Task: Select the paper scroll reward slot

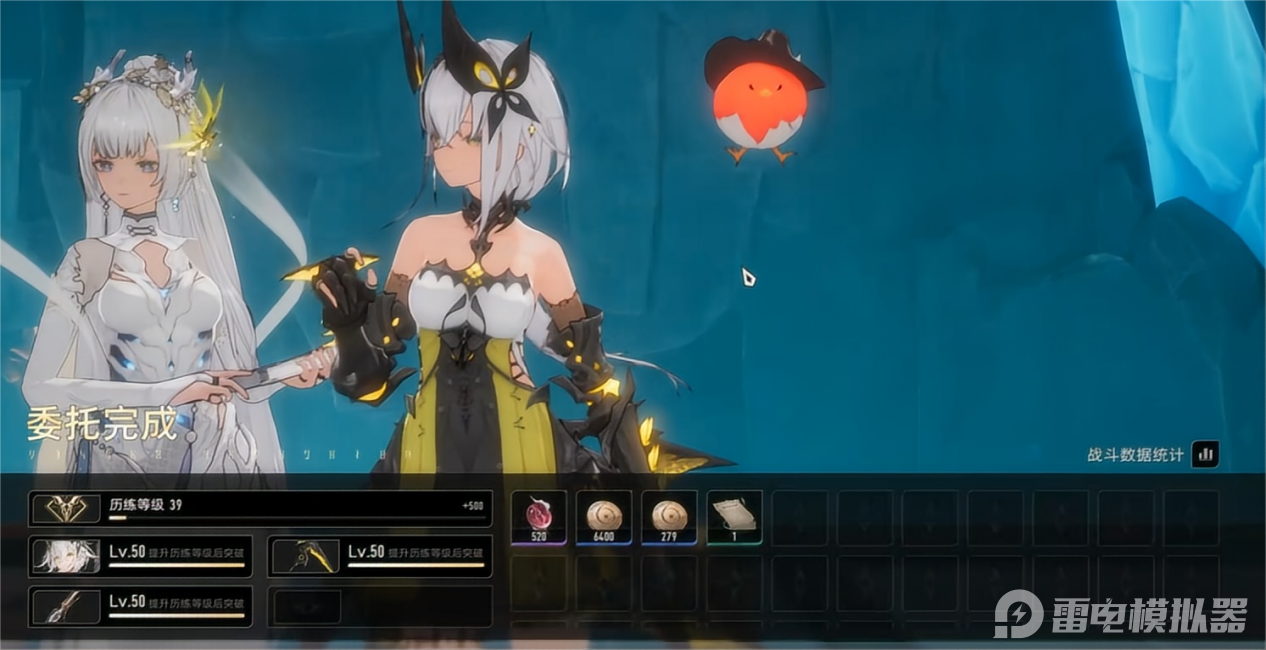Action: pyautogui.click(x=734, y=517)
